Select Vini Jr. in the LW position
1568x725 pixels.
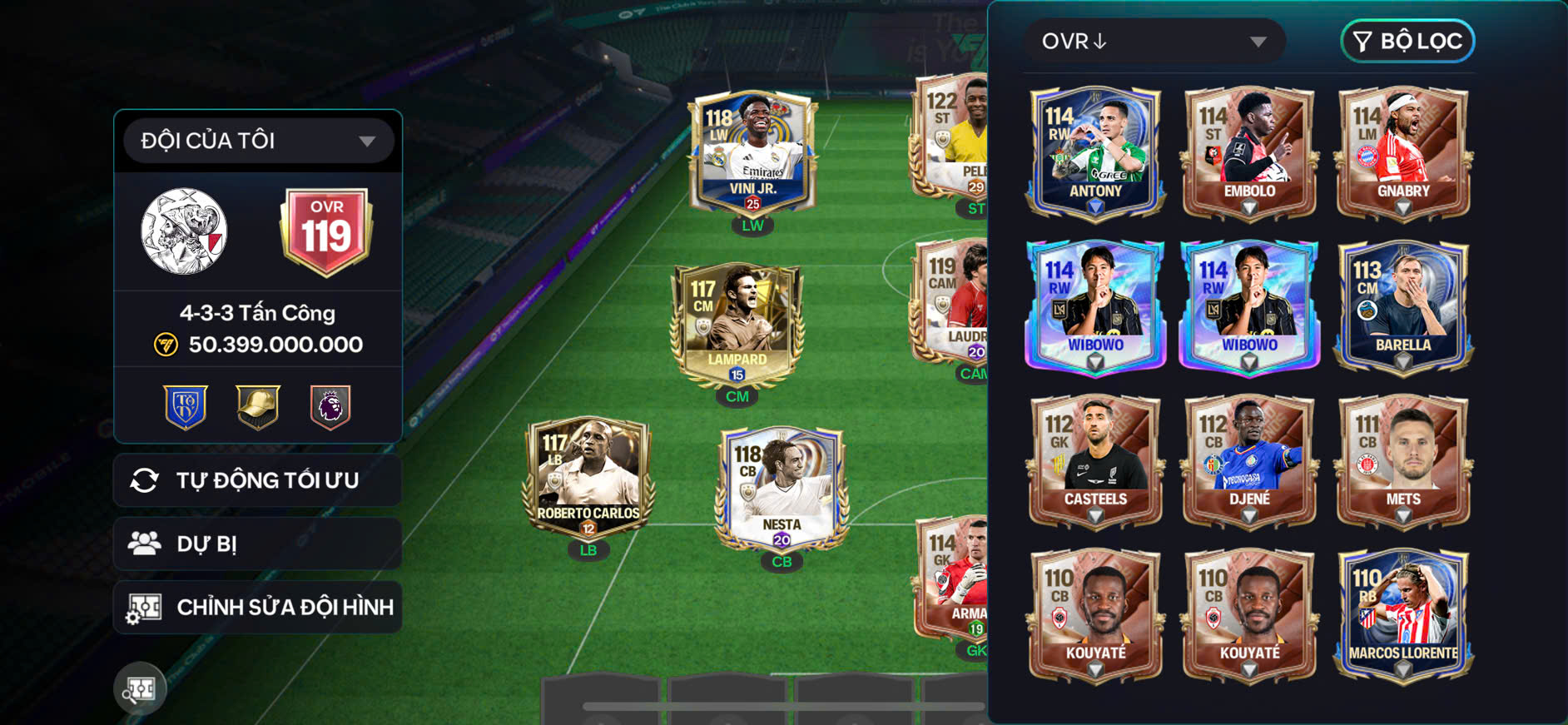coord(752,154)
